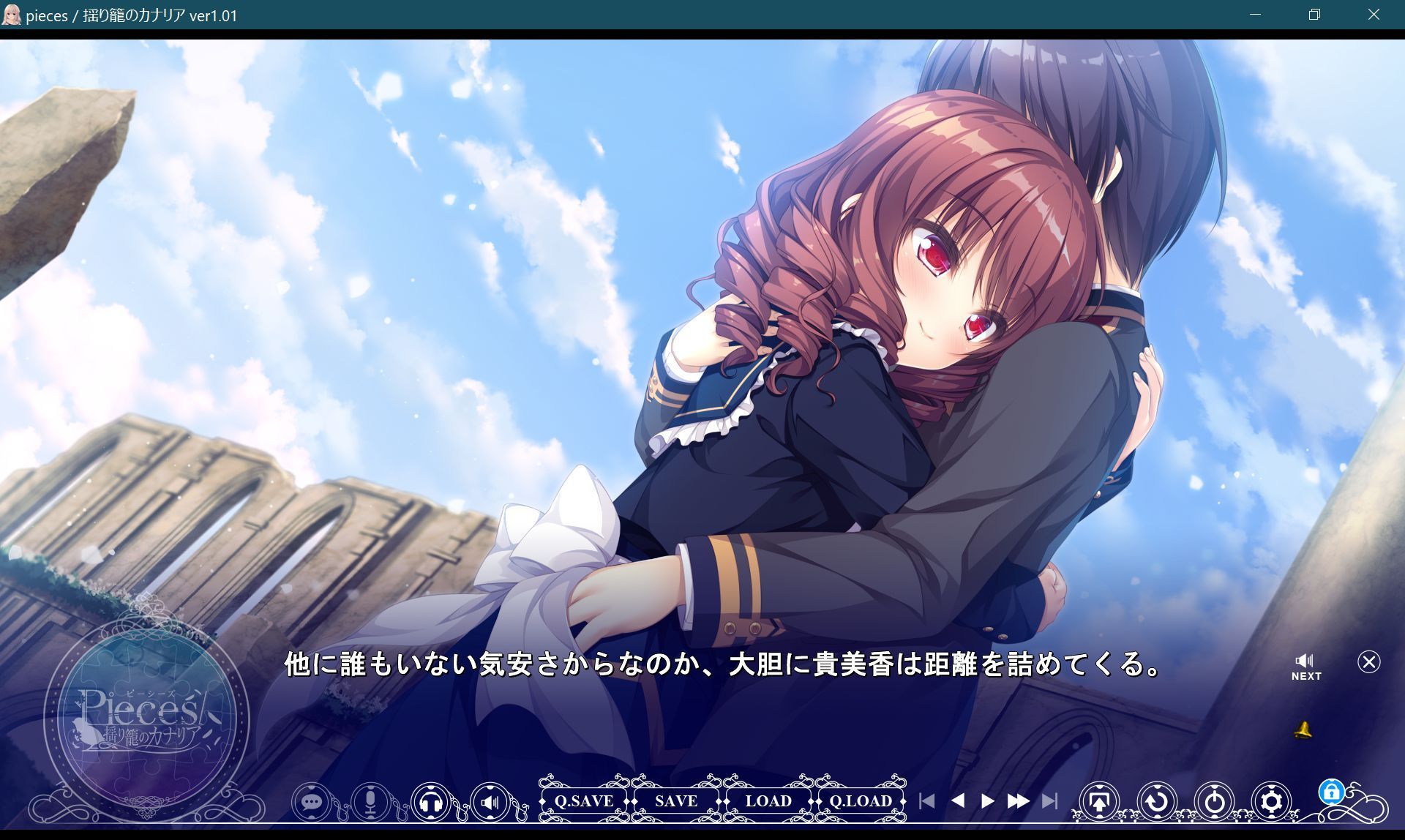
Task: Open the SAVE screen
Action: click(x=675, y=801)
